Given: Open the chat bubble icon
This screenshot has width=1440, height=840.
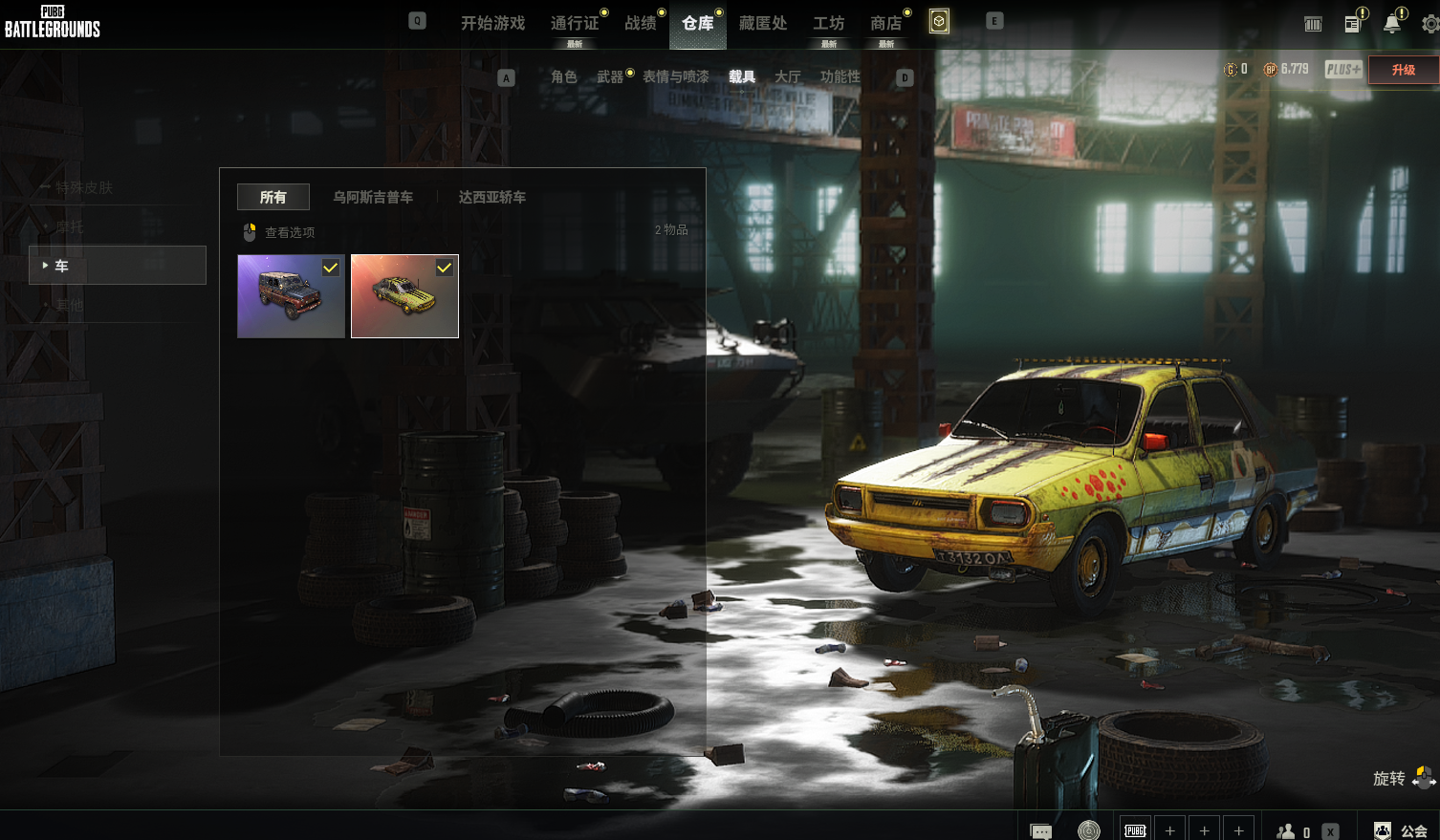Looking at the screenshot, I should [1040, 830].
